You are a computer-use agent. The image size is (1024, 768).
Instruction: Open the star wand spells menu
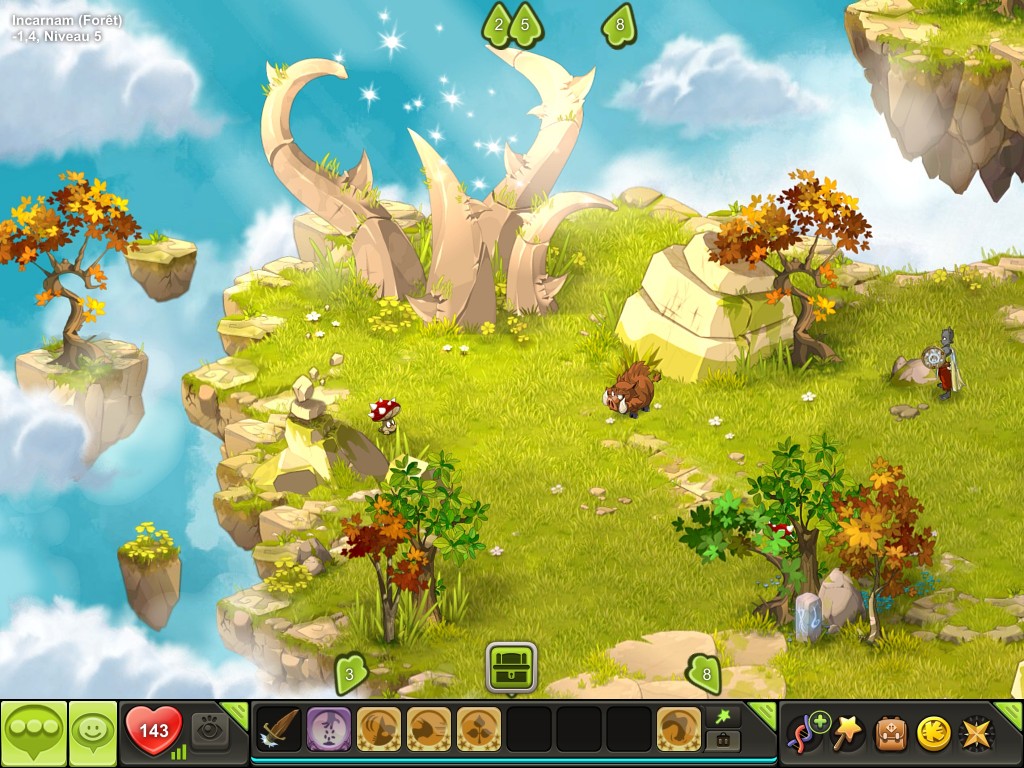click(846, 733)
